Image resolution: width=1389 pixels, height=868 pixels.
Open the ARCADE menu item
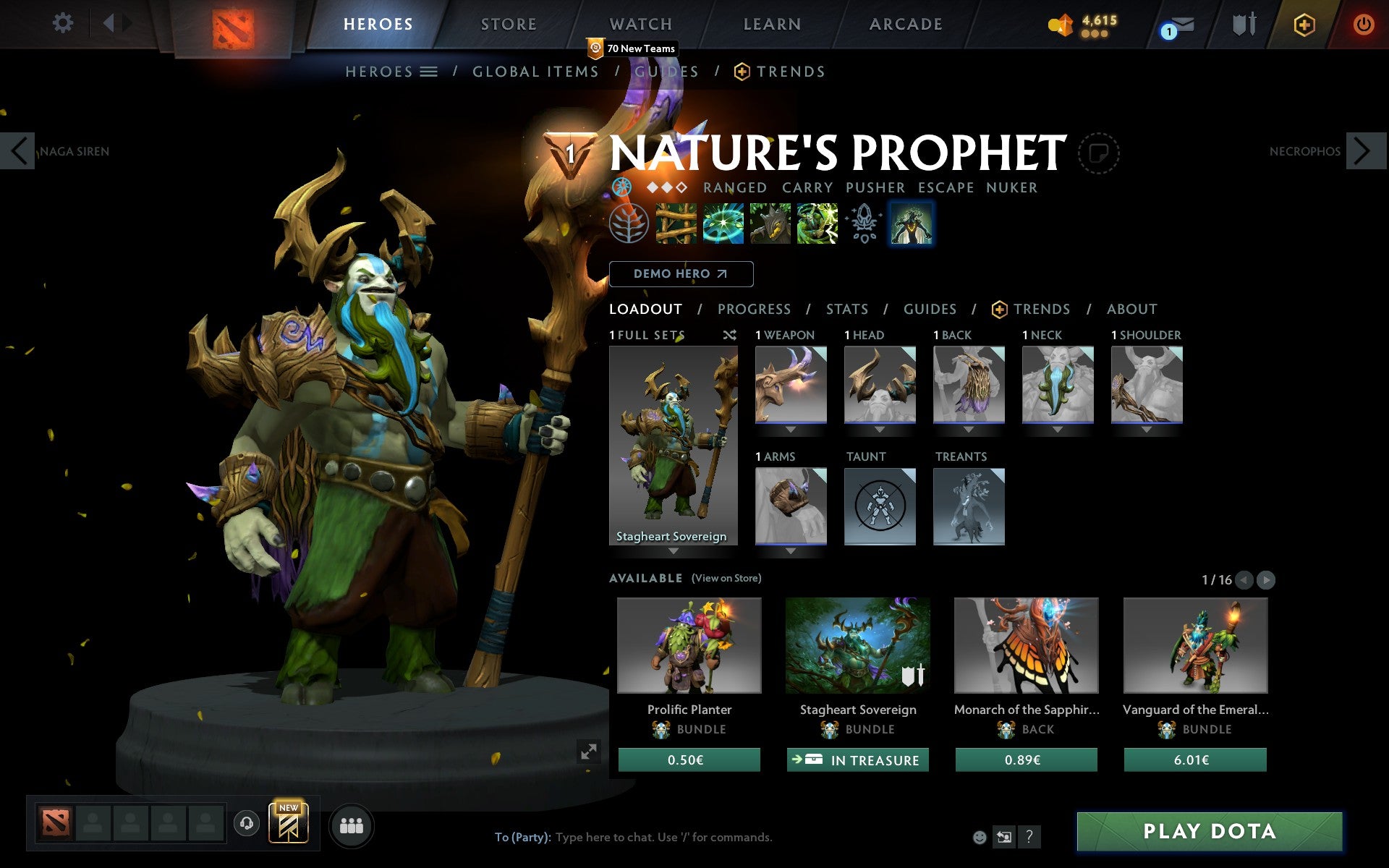click(x=905, y=24)
